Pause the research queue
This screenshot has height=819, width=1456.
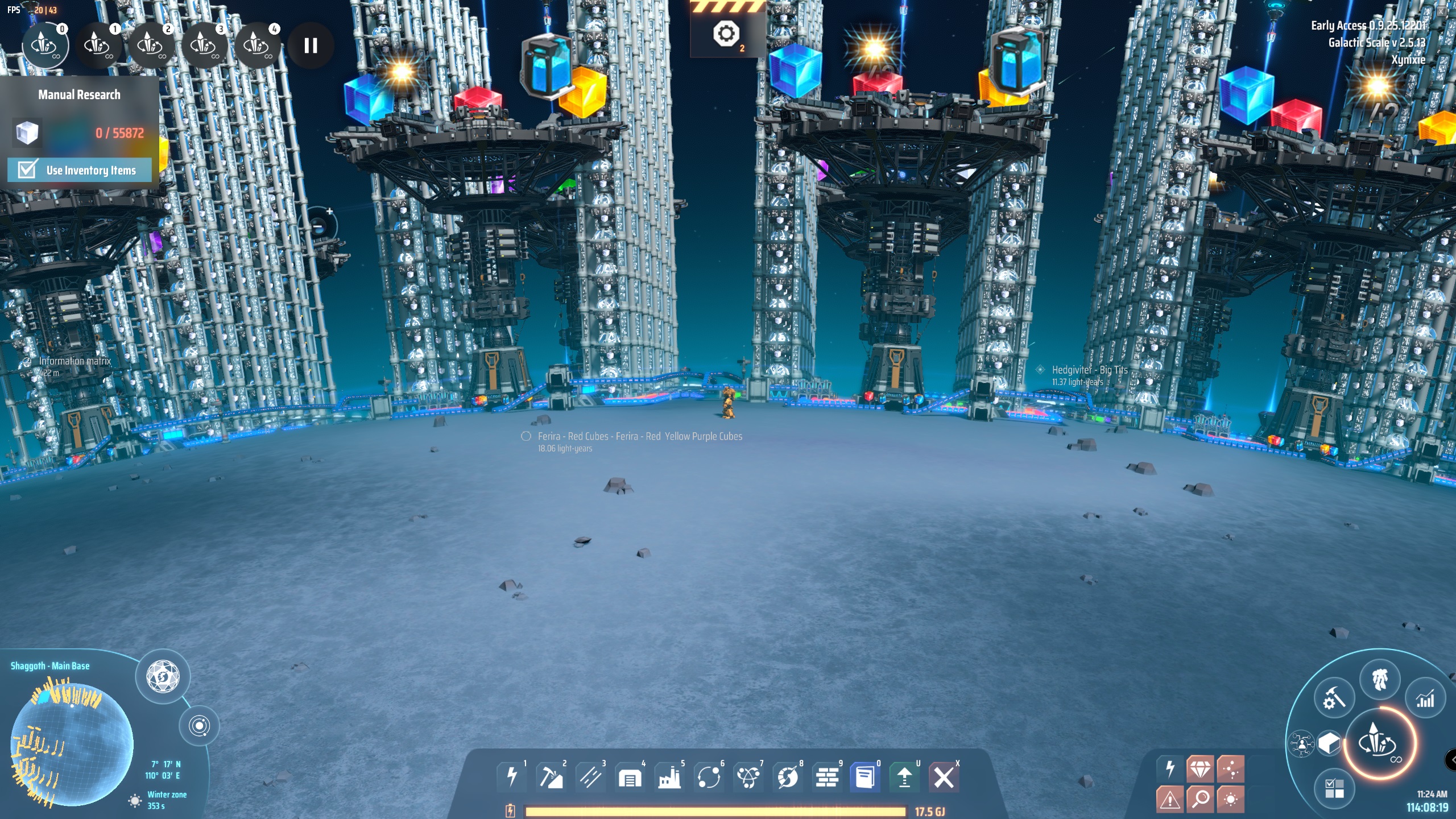pyautogui.click(x=311, y=45)
